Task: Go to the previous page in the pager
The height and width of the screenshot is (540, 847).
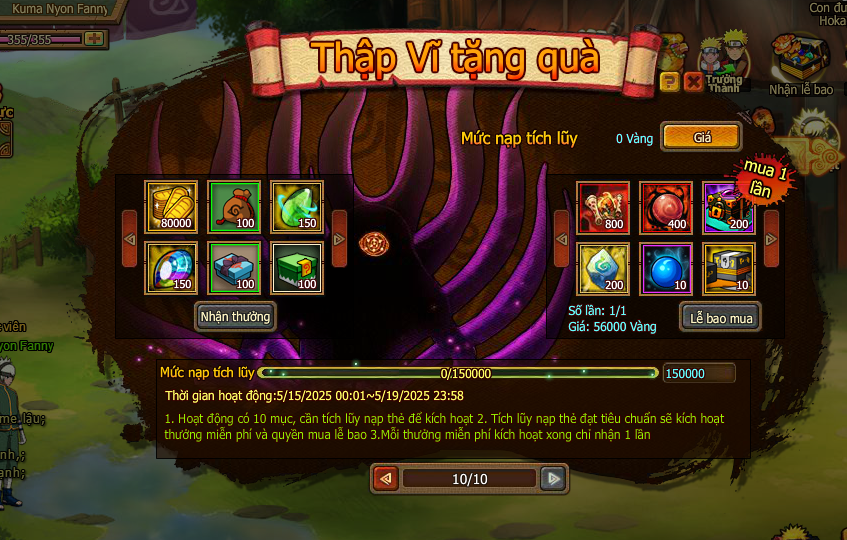Action: [385, 479]
